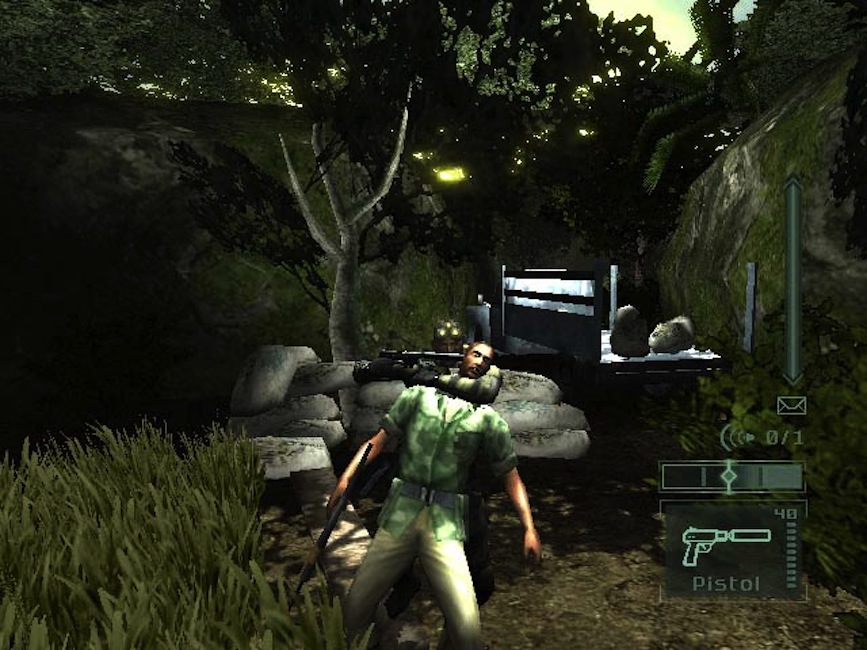
Task: Open the envelope message icon
Action: 791,405
